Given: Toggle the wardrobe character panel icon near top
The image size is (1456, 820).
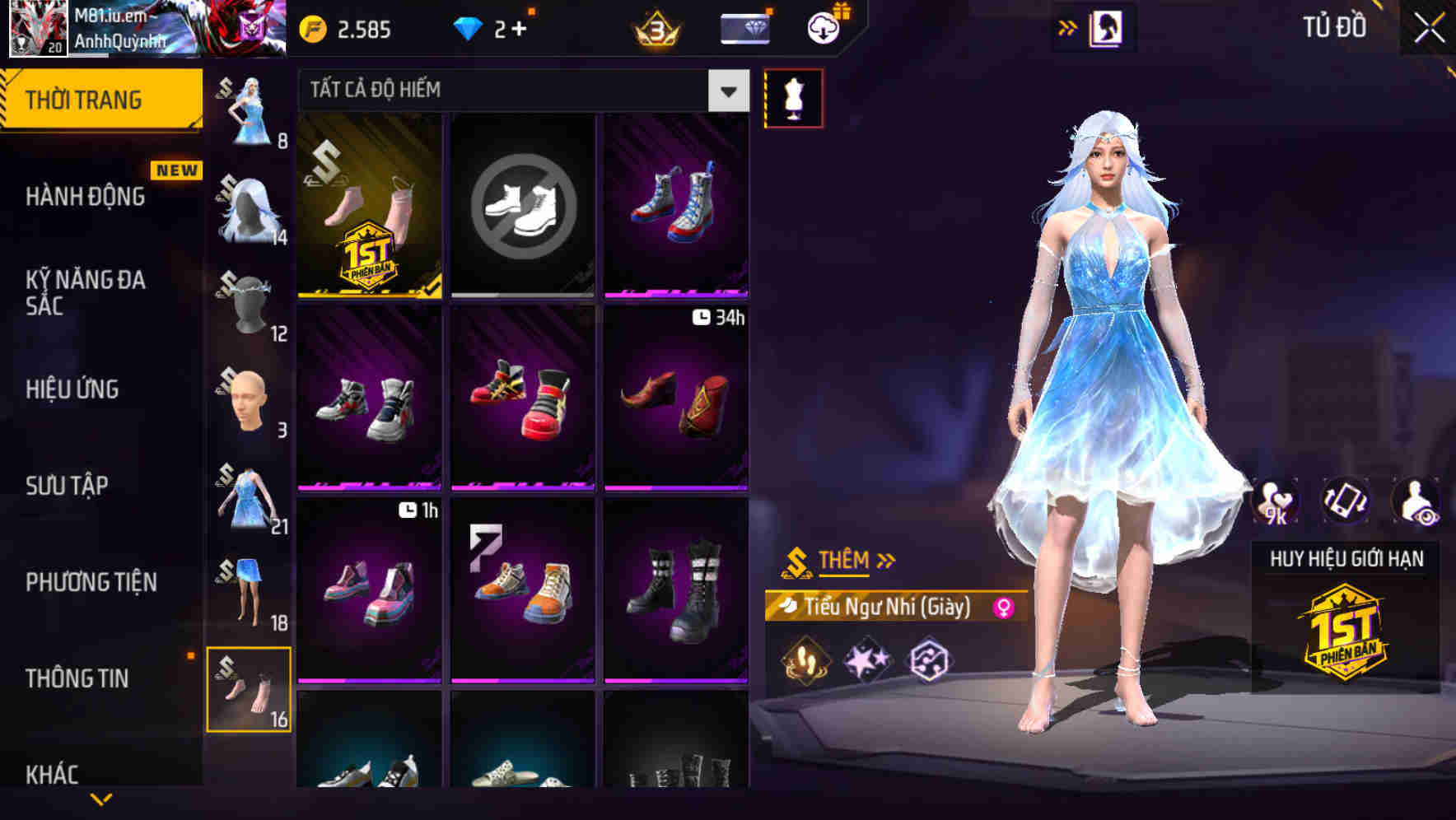Looking at the screenshot, I should [1107, 26].
